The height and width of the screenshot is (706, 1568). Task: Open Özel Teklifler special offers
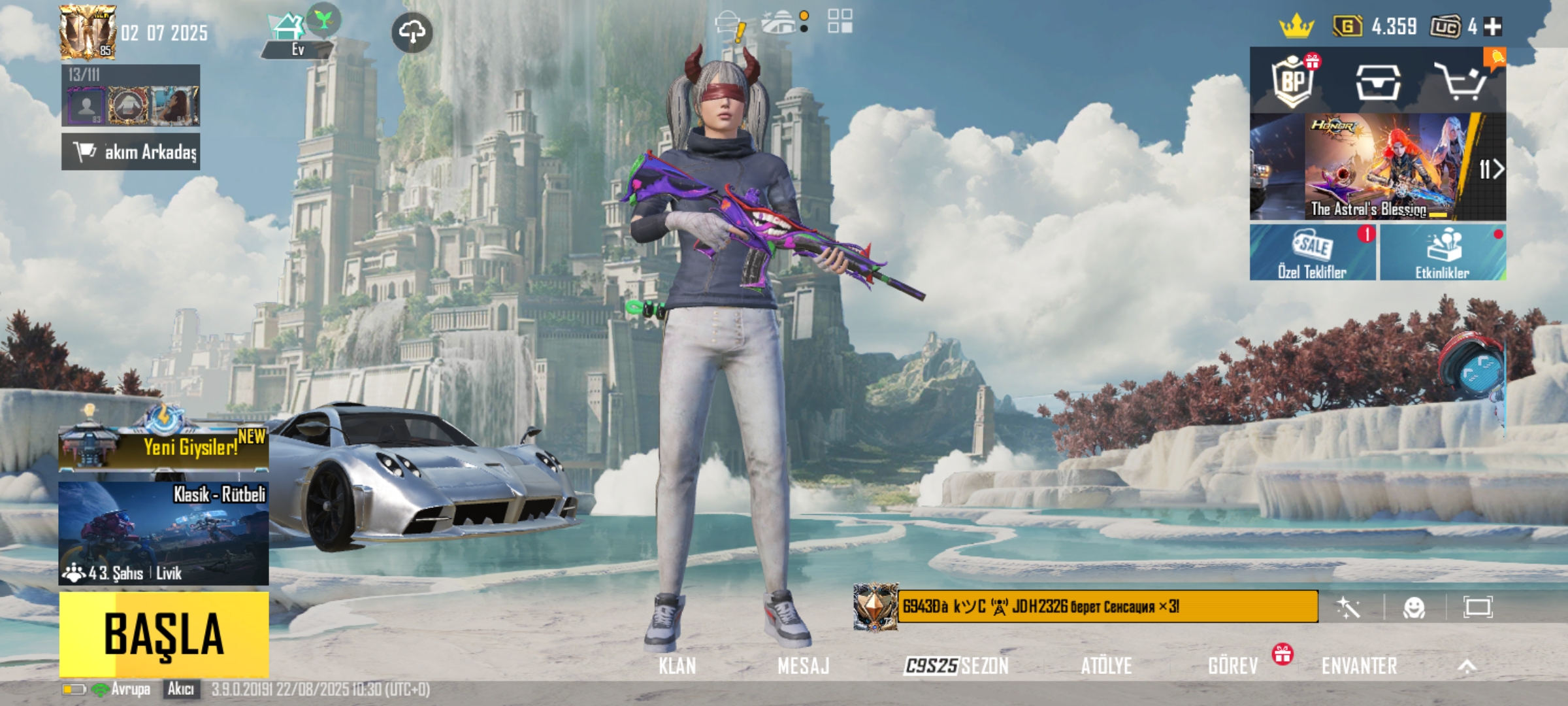pos(1313,253)
